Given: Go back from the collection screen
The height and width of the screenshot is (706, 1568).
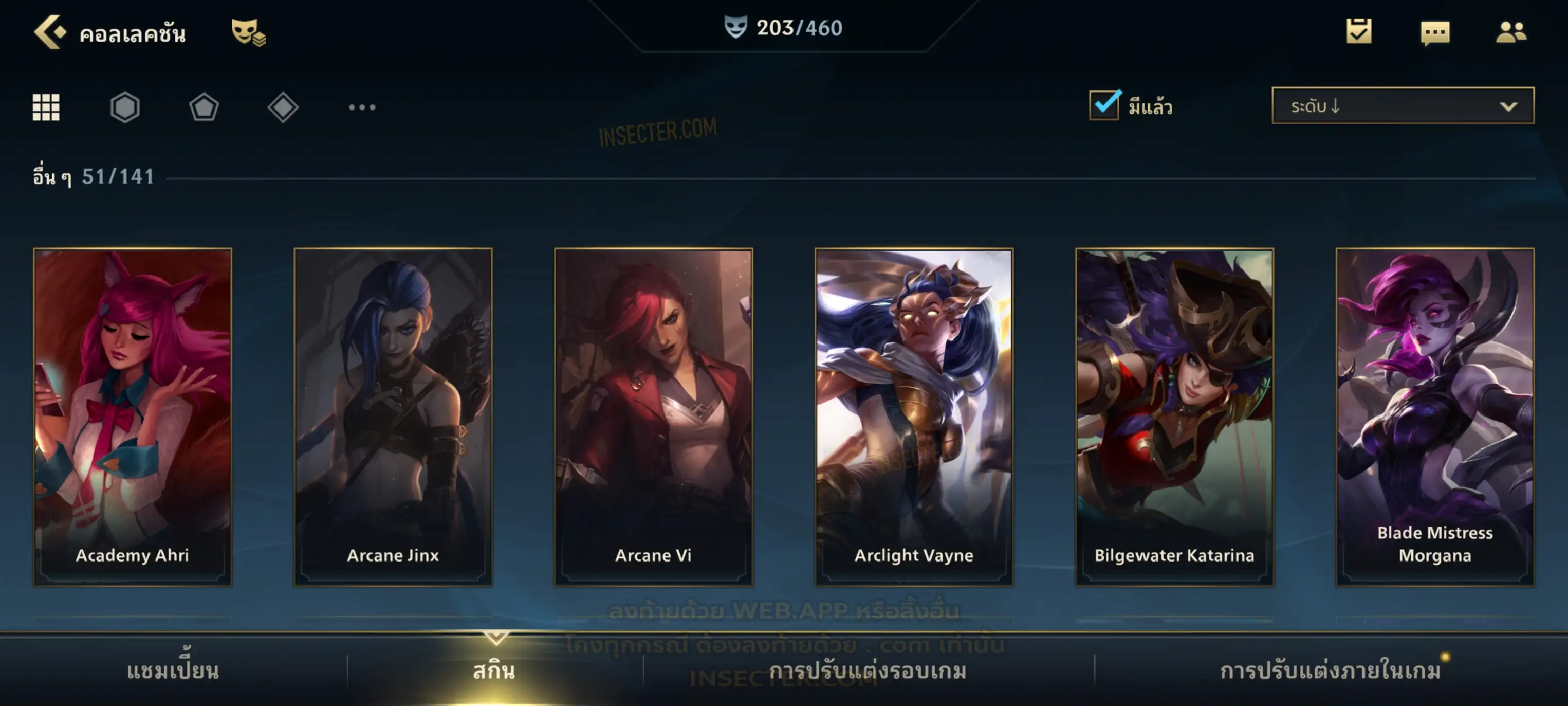Looking at the screenshot, I should [50, 32].
